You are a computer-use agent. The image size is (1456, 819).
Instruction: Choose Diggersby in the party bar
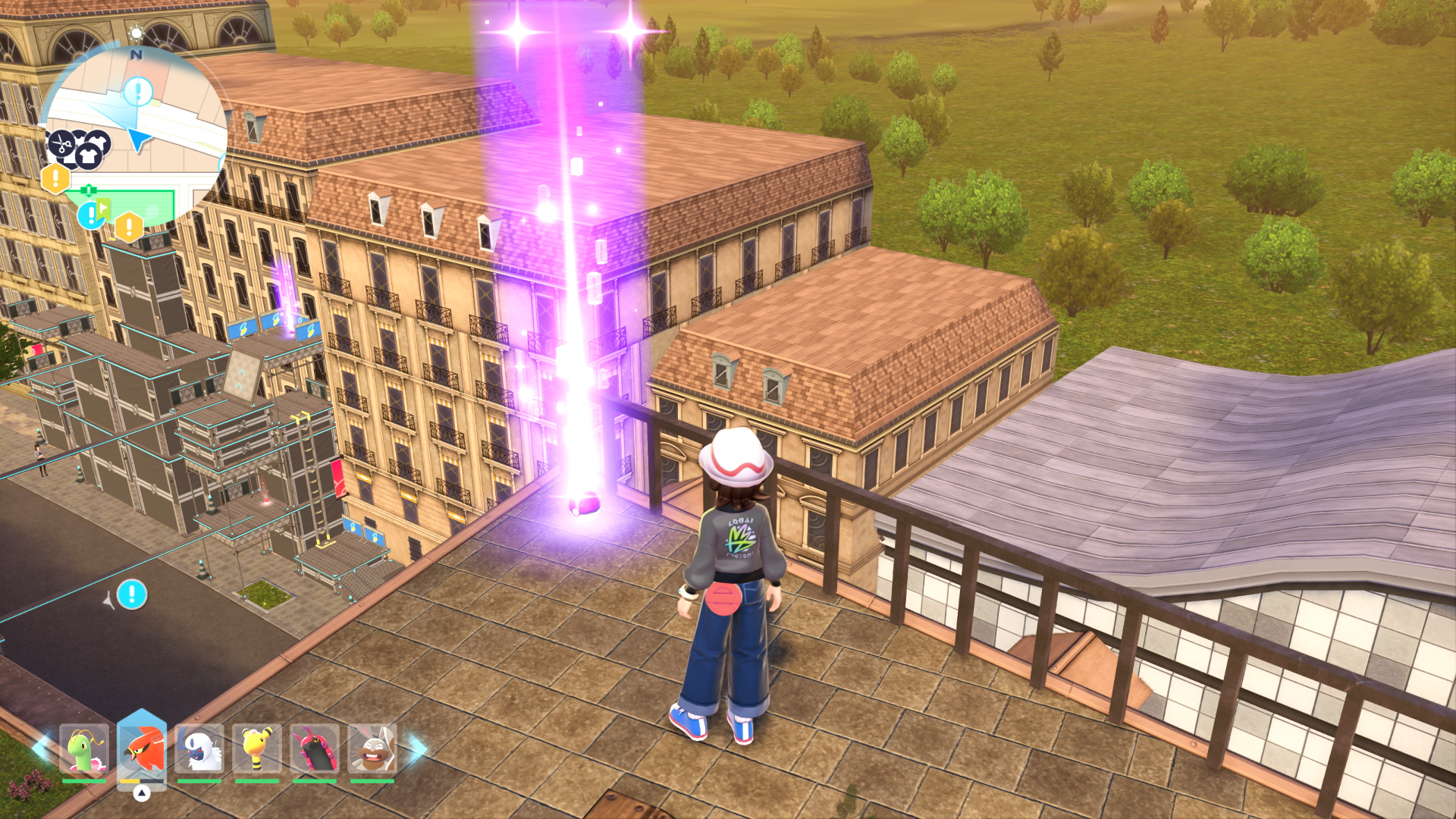click(372, 749)
